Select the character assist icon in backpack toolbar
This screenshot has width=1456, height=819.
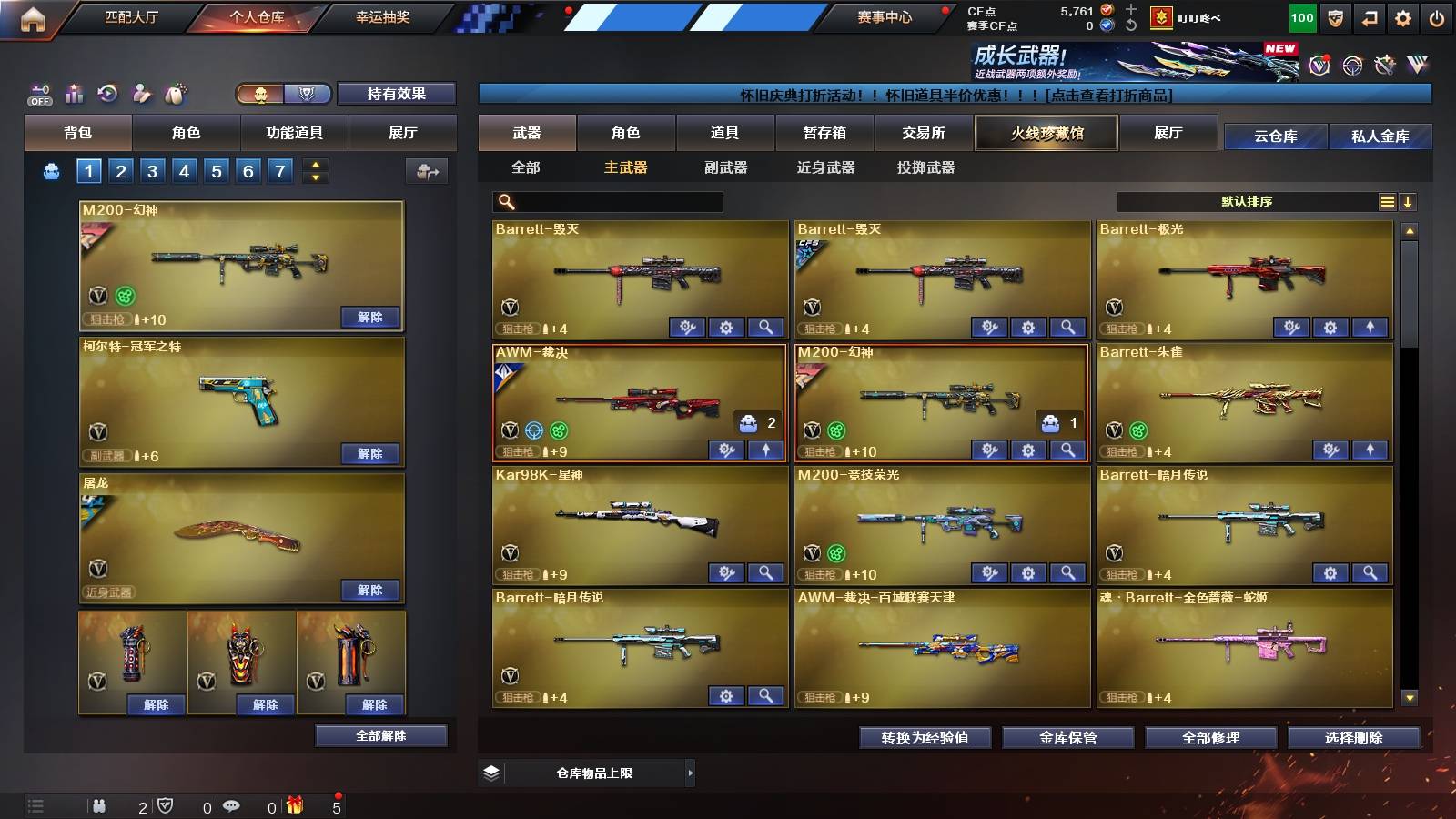tap(139, 92)
